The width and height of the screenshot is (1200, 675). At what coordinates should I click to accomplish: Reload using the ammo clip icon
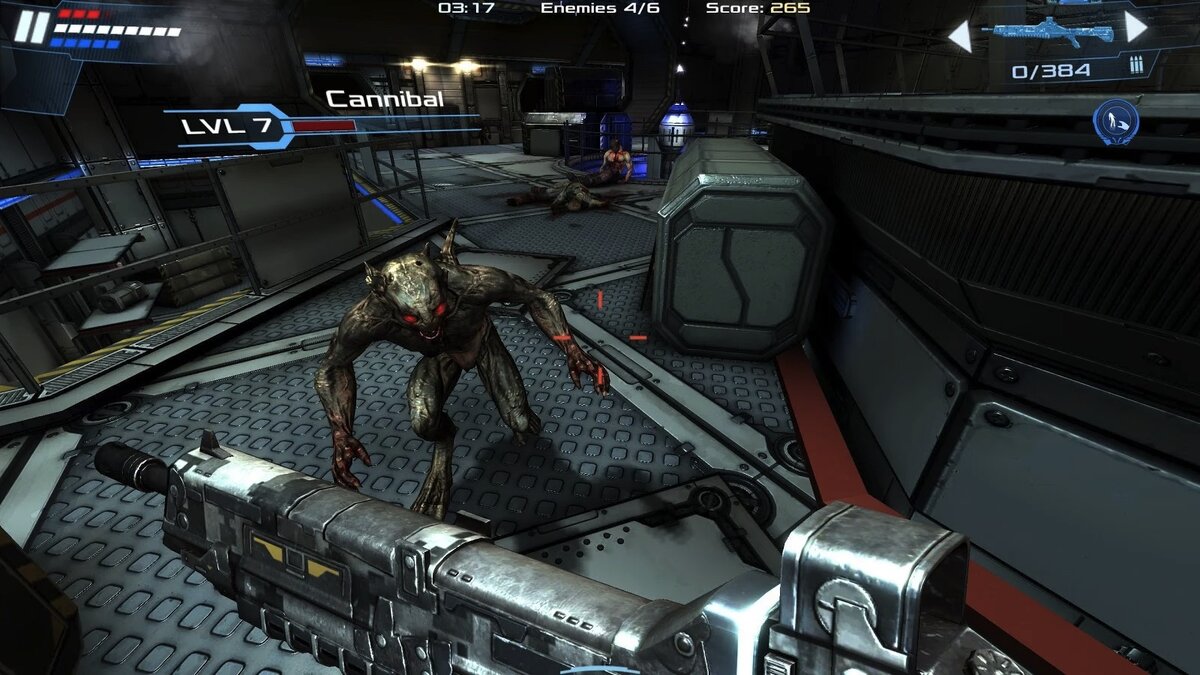coord(1136,66)
